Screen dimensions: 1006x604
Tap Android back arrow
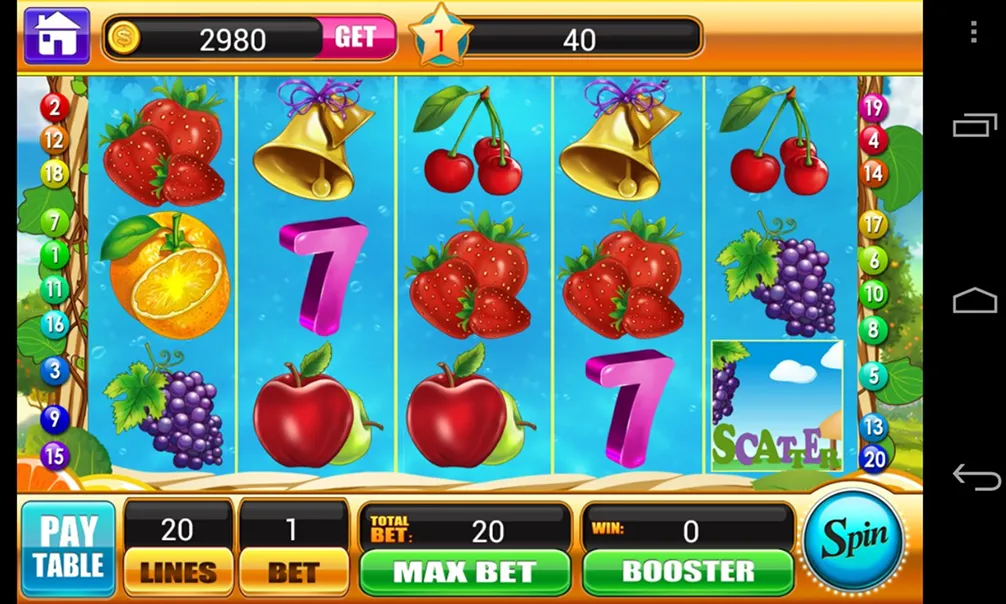(975, 476)
